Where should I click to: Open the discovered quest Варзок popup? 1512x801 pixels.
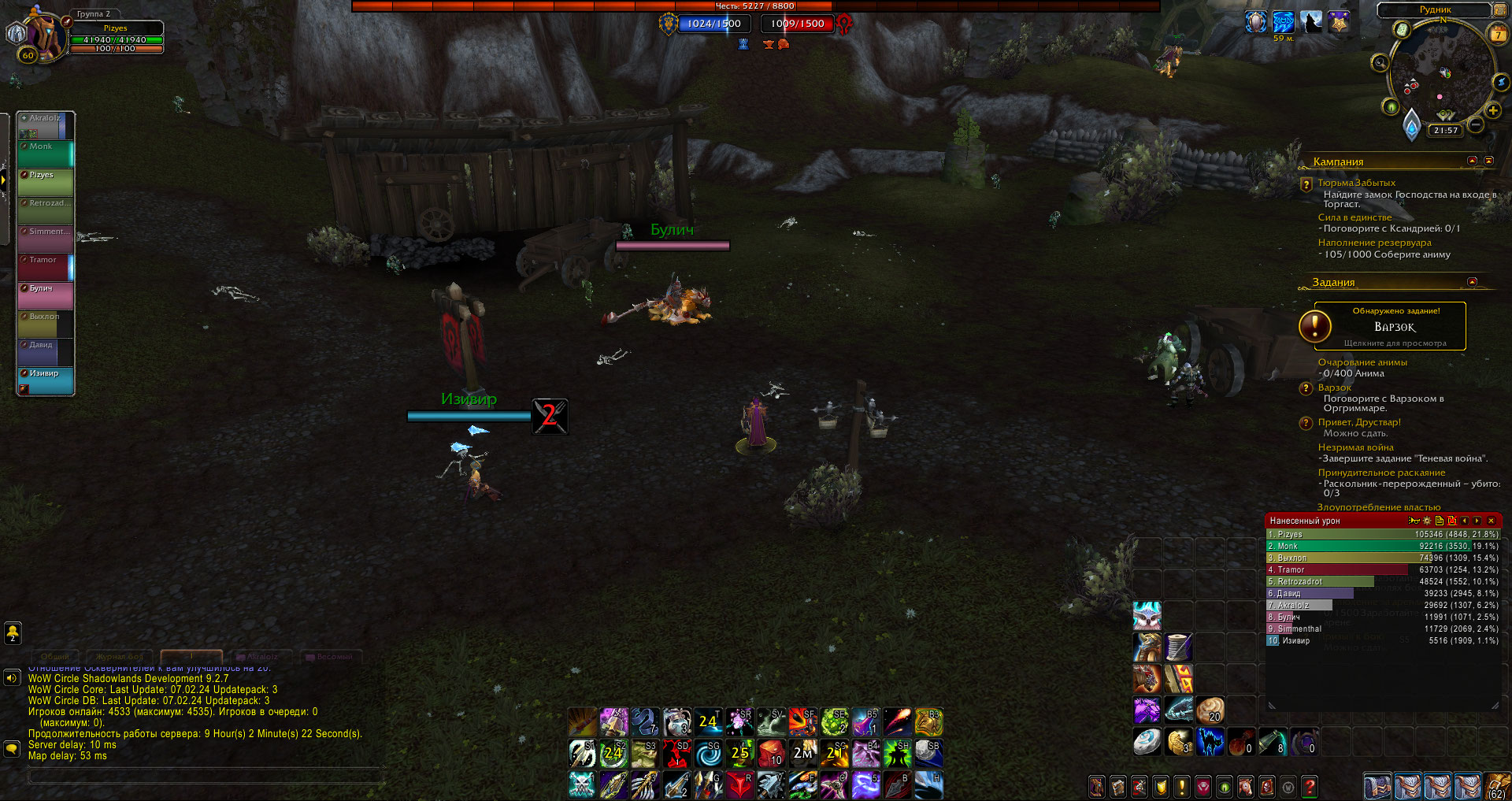(1390, 326)
